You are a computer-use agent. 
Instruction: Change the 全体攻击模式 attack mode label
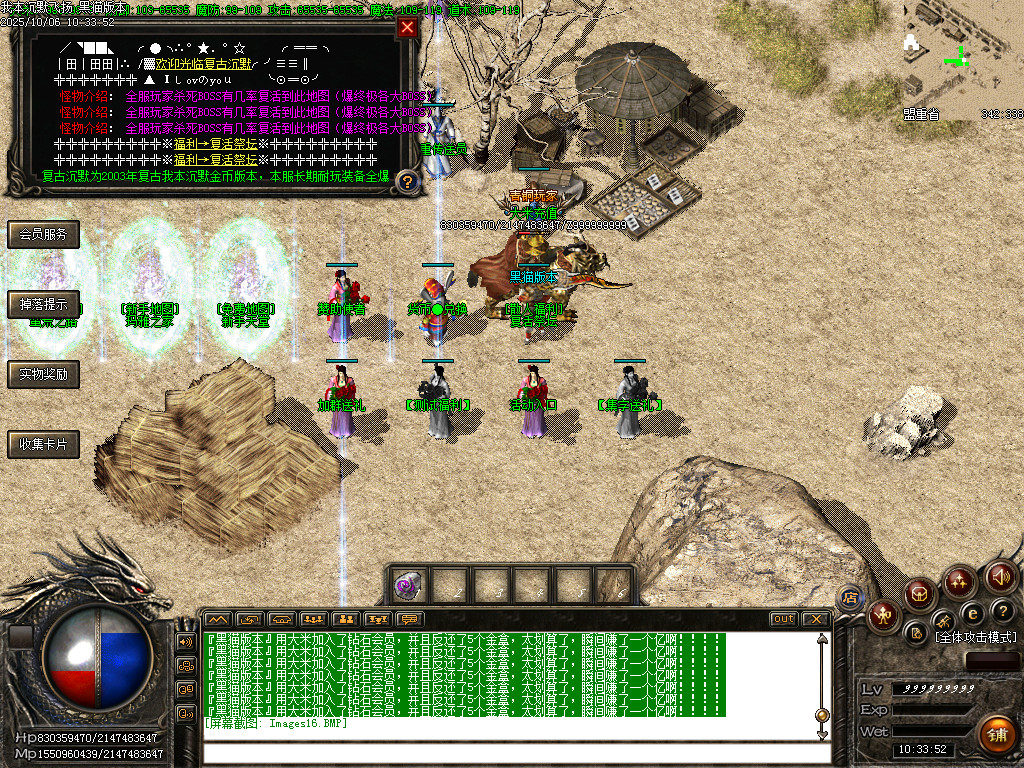975,637
